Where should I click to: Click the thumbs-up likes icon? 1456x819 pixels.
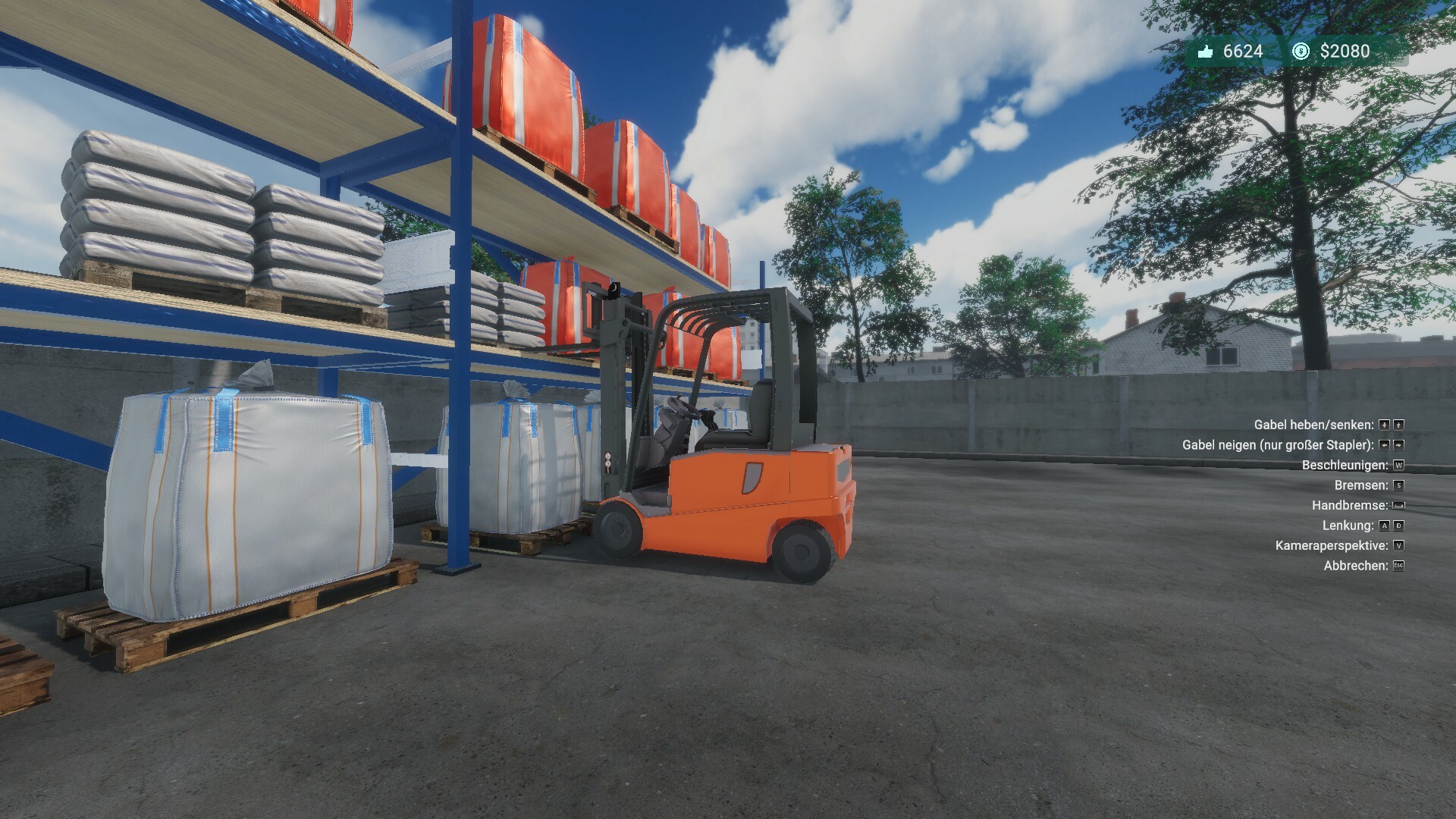pyautogui.click(x=1205, y=52)
